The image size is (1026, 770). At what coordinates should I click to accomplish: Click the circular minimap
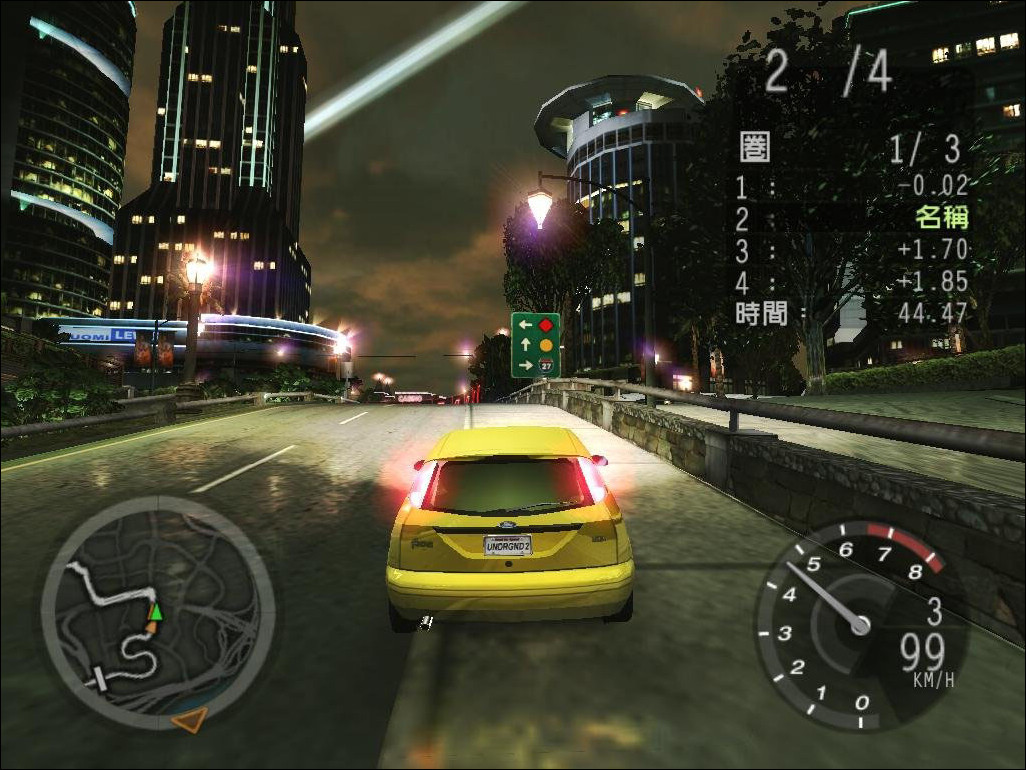coord(157,611)
